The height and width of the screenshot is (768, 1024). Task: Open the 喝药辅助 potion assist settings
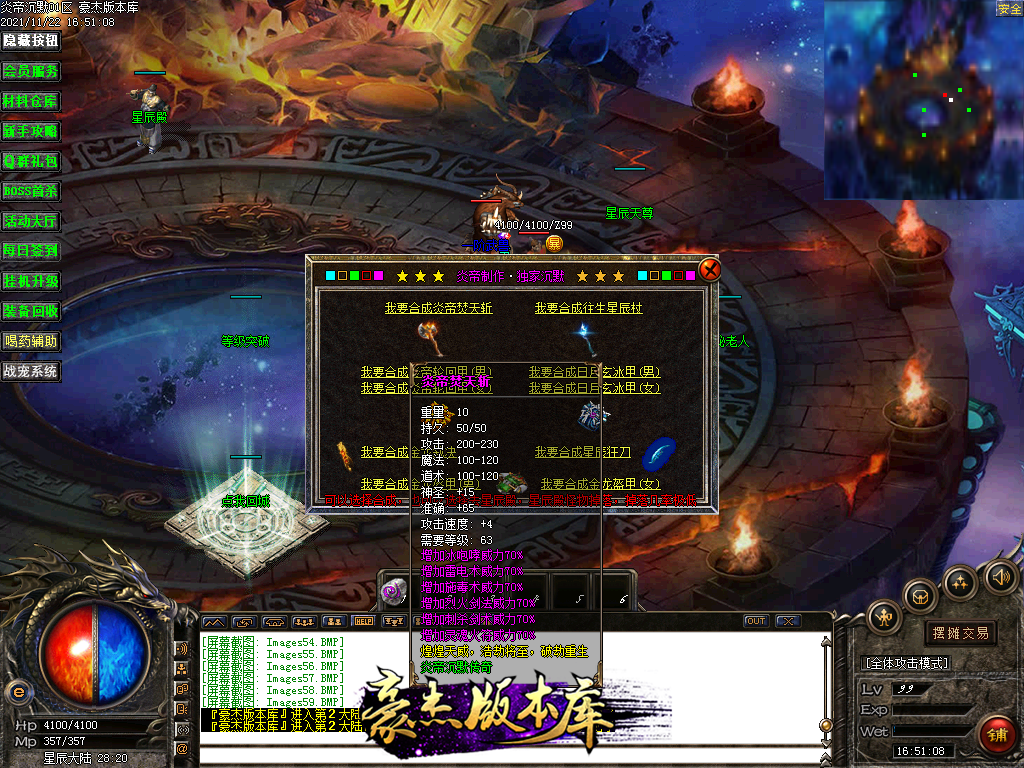(x=30, y=341)
